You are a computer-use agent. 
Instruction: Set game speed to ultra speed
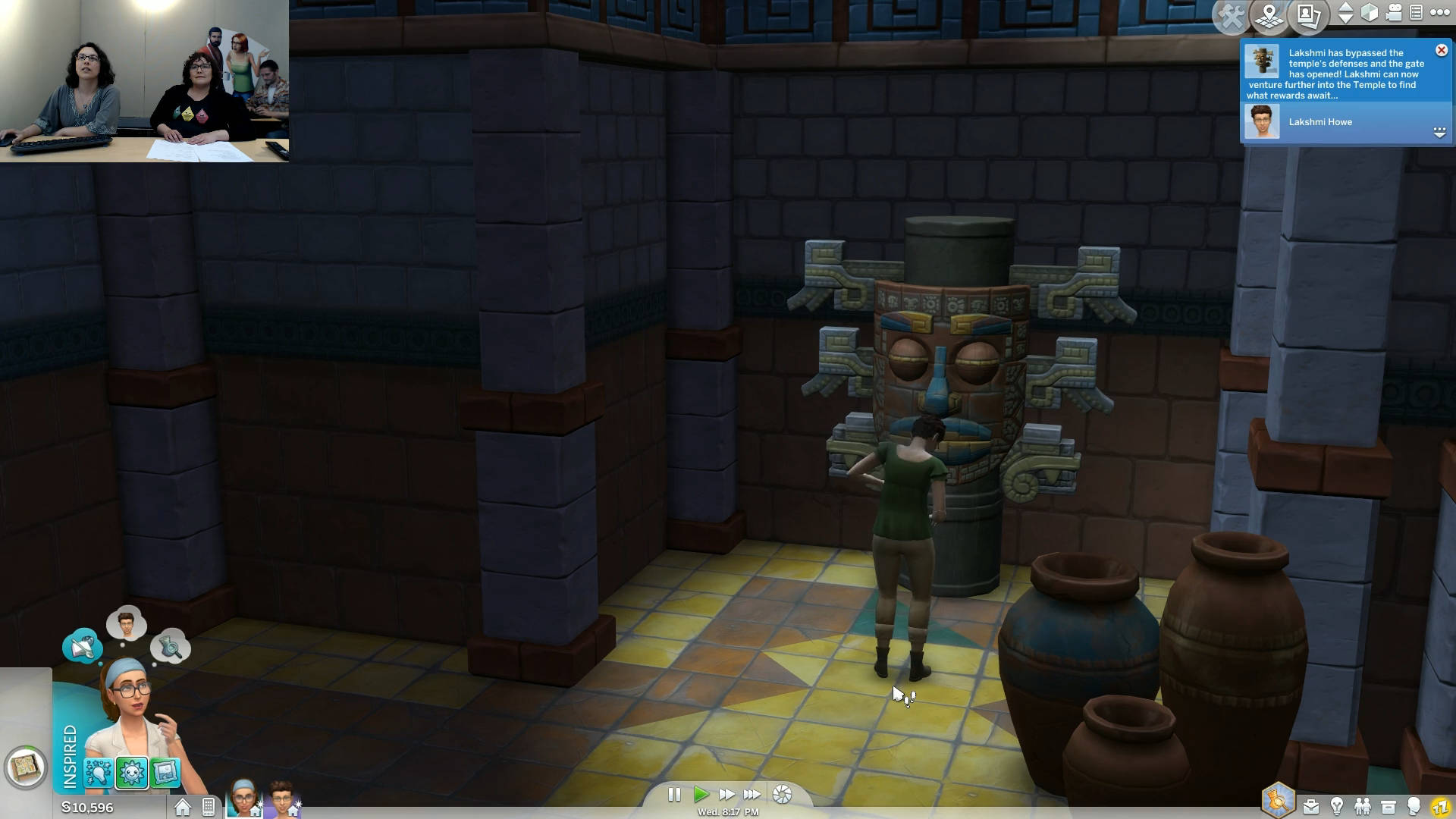[752, 795]
